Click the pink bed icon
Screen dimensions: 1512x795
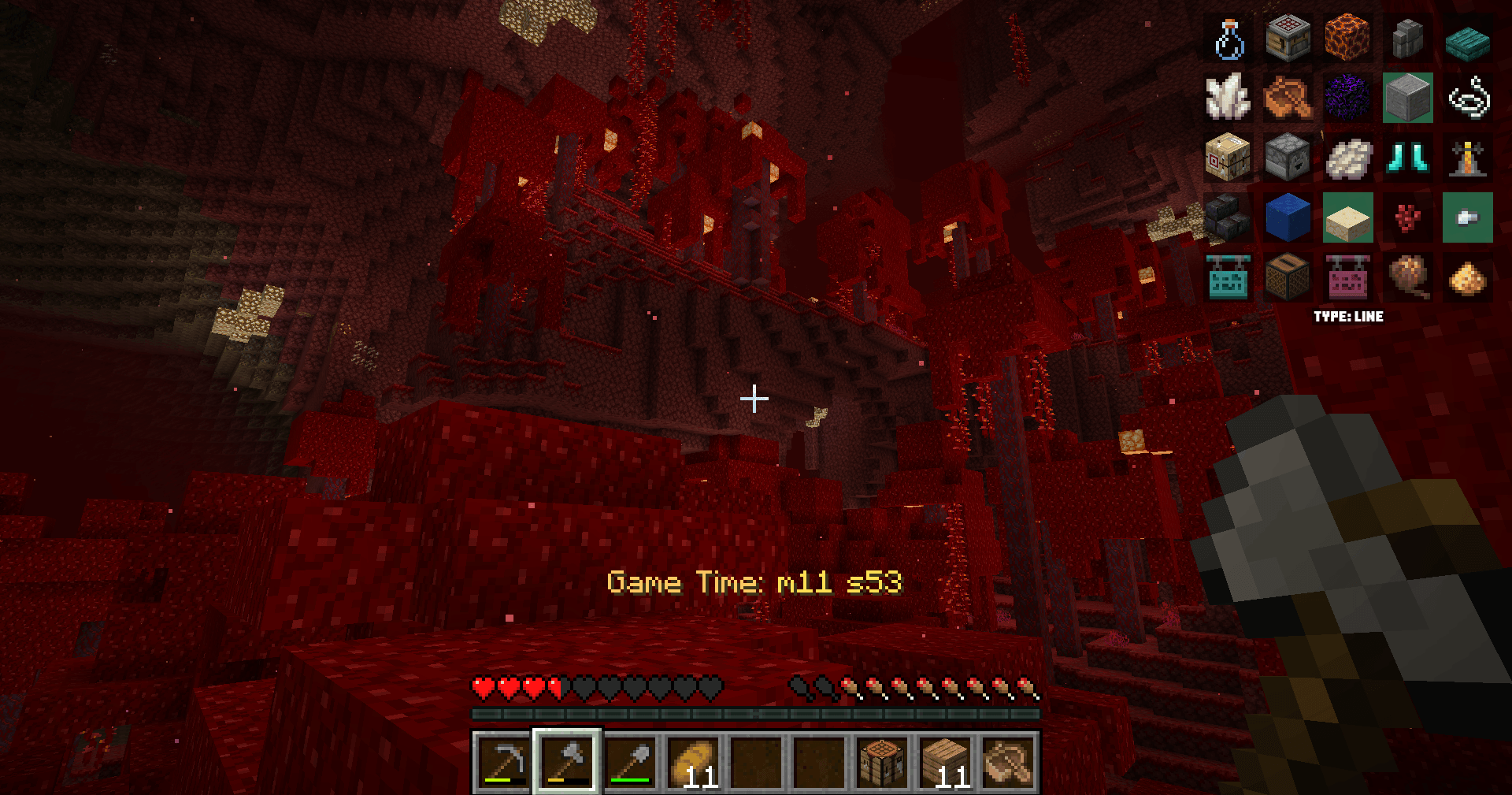(1347, 278)
